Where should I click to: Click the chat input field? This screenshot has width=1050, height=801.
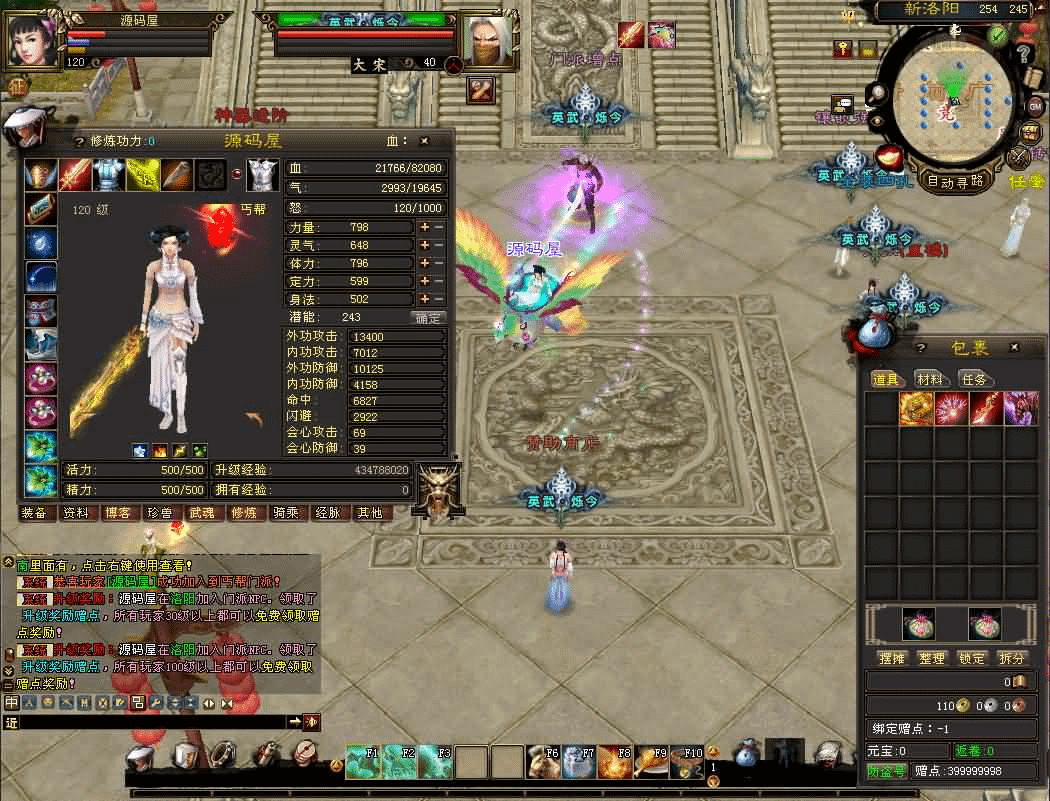pyautogui.click(x=150, y=721)
